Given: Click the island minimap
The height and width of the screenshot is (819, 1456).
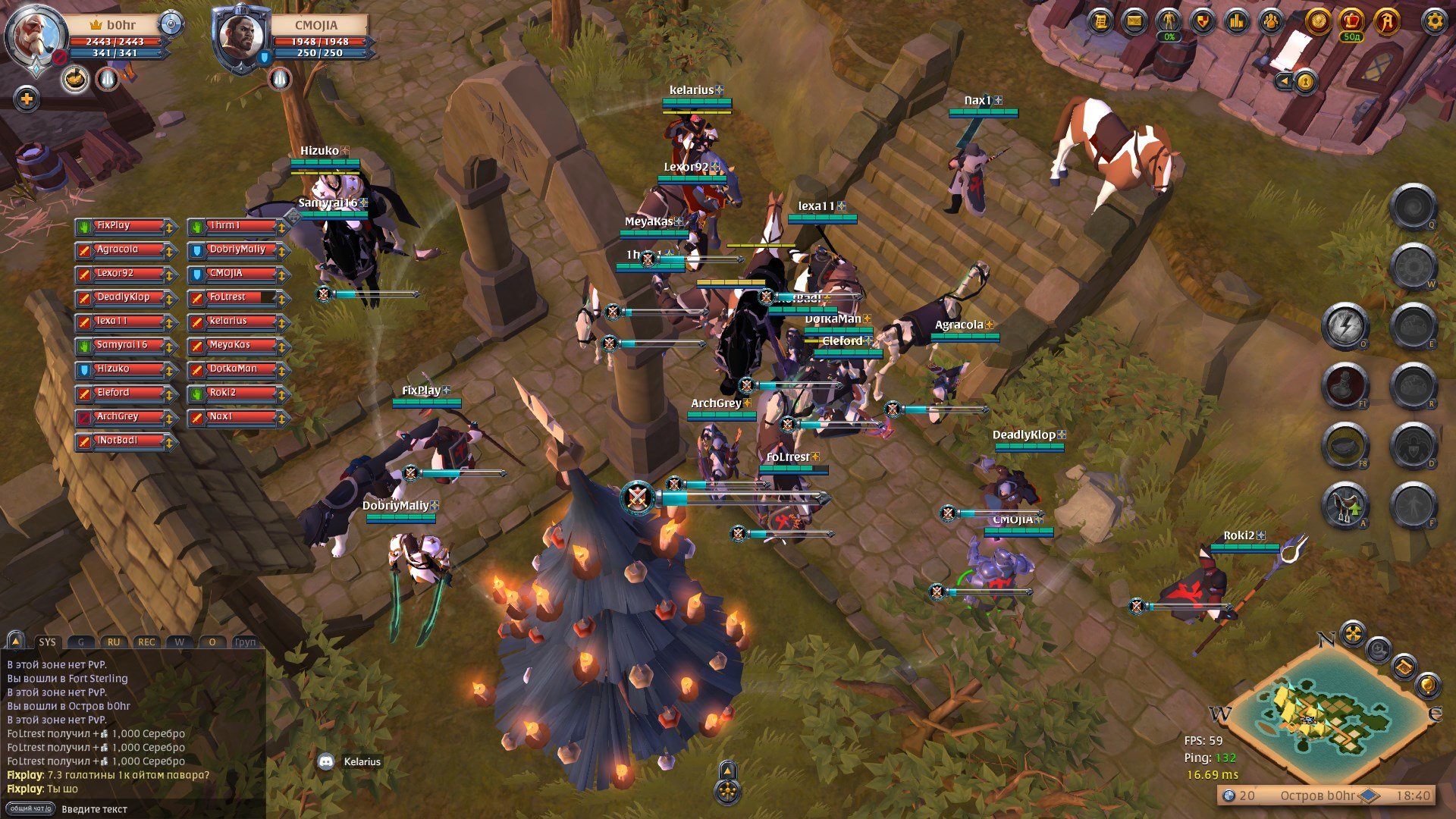Looking at the screenshot, I should 1323,713.
